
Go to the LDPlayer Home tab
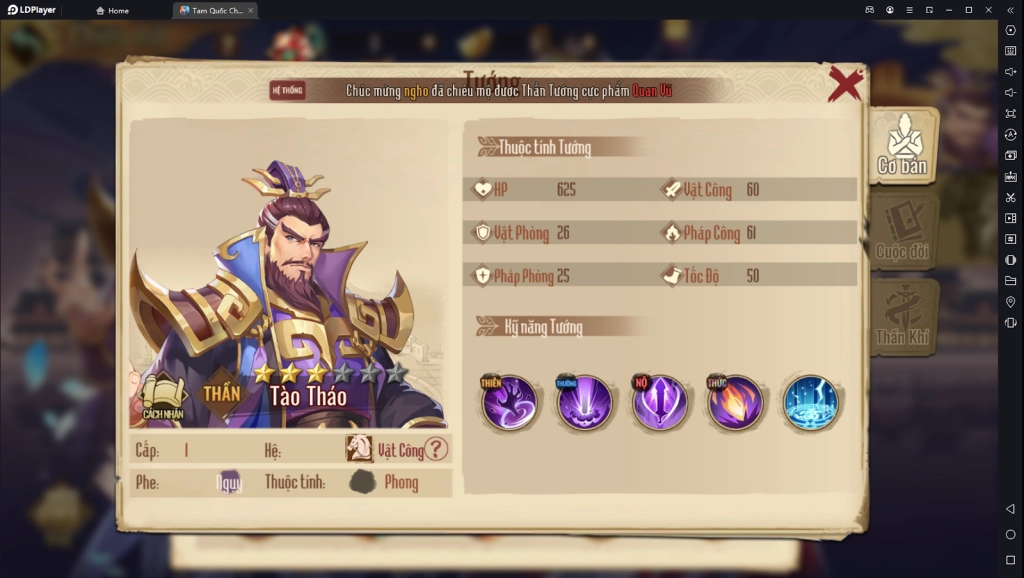(112, 10)
